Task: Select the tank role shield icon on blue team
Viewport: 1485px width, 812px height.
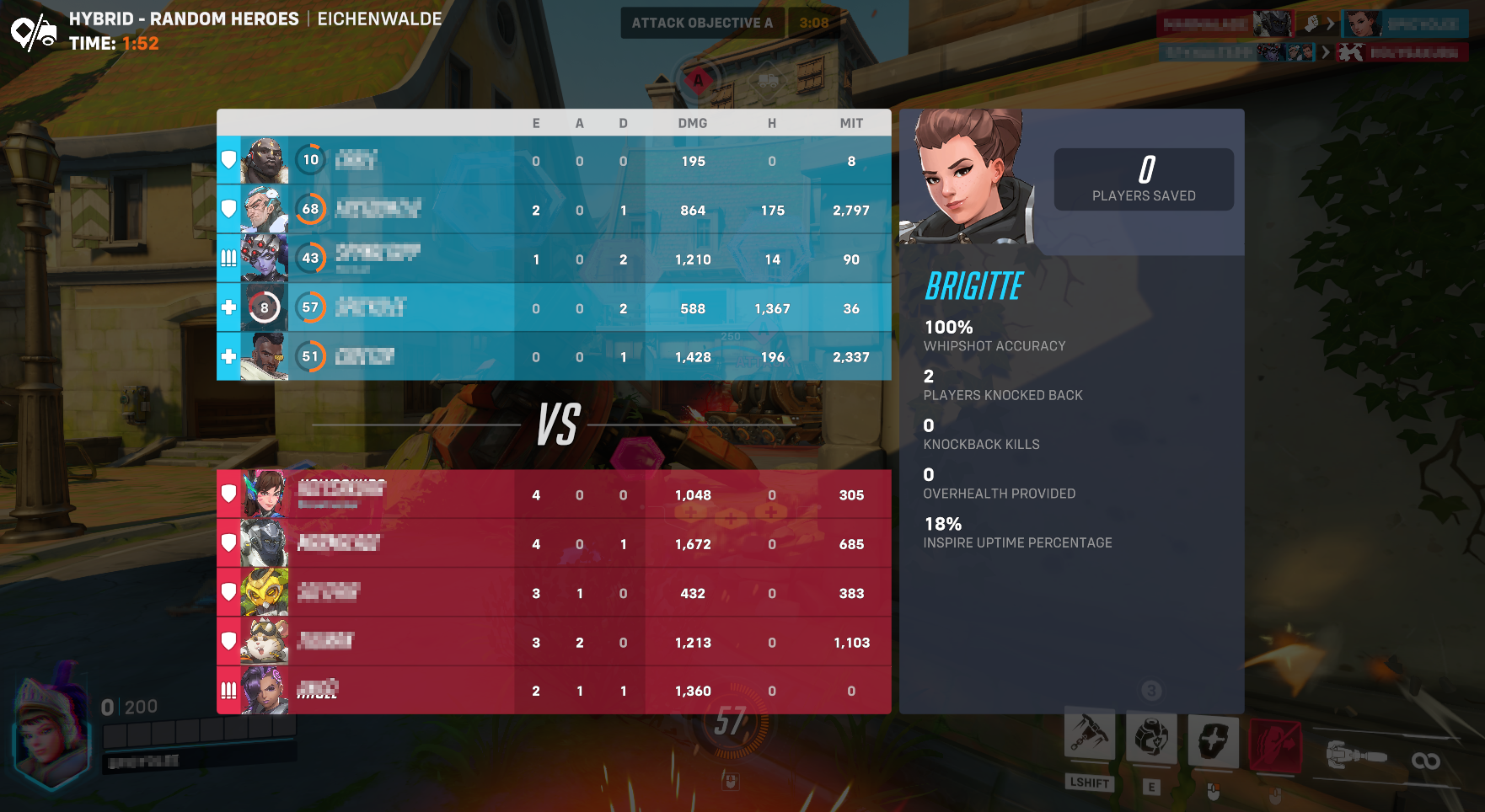Action: 228,160
